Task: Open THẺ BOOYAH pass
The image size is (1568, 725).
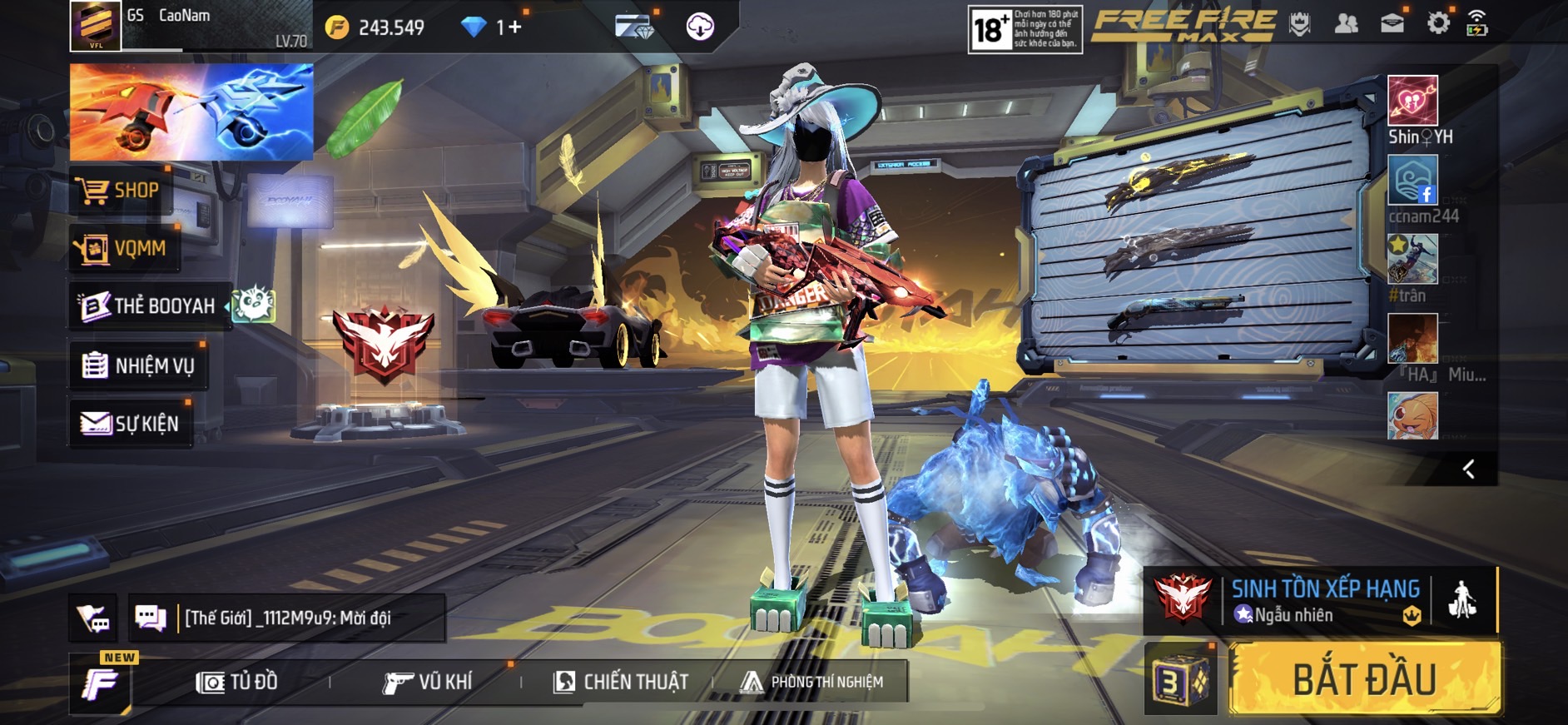Action: pos(150,306)
